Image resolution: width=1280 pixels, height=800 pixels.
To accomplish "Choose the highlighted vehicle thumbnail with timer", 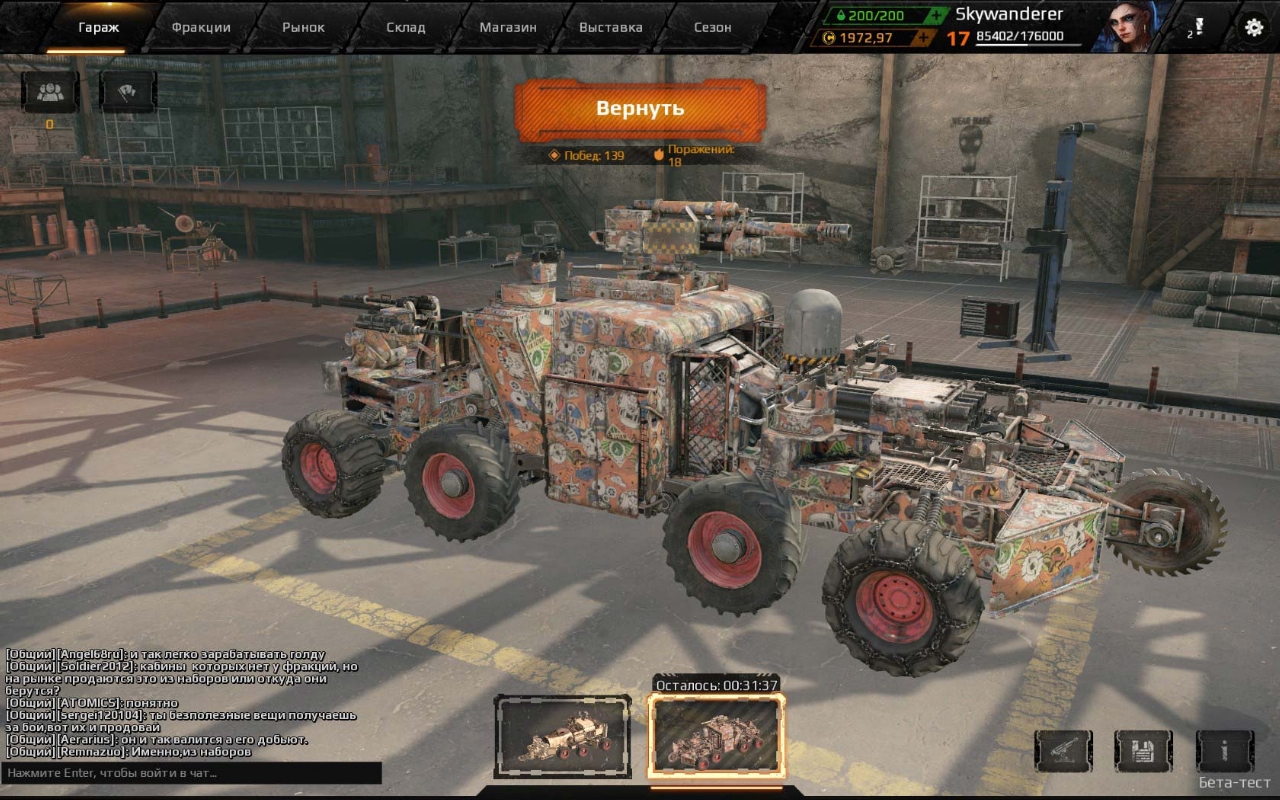I will tap(716, 737).
